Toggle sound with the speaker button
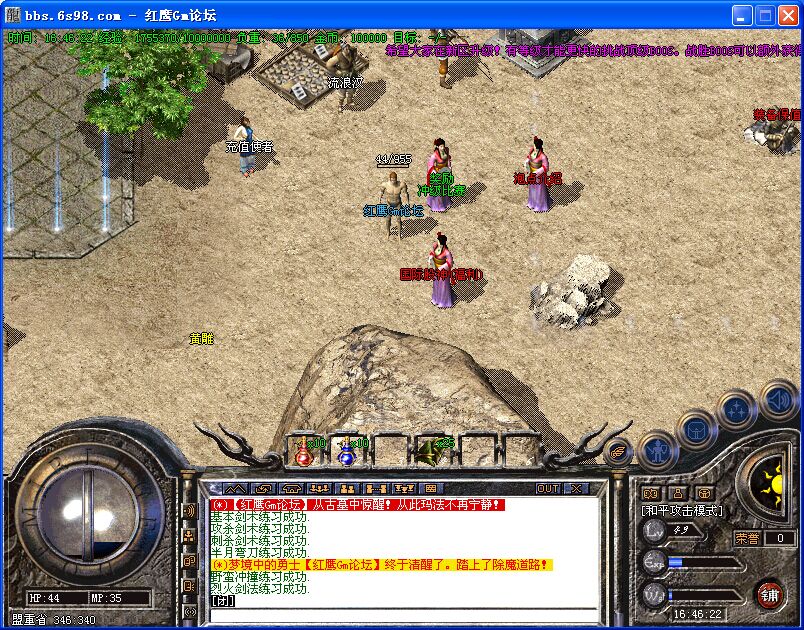The image size is (804, 630). pos(779,400)
